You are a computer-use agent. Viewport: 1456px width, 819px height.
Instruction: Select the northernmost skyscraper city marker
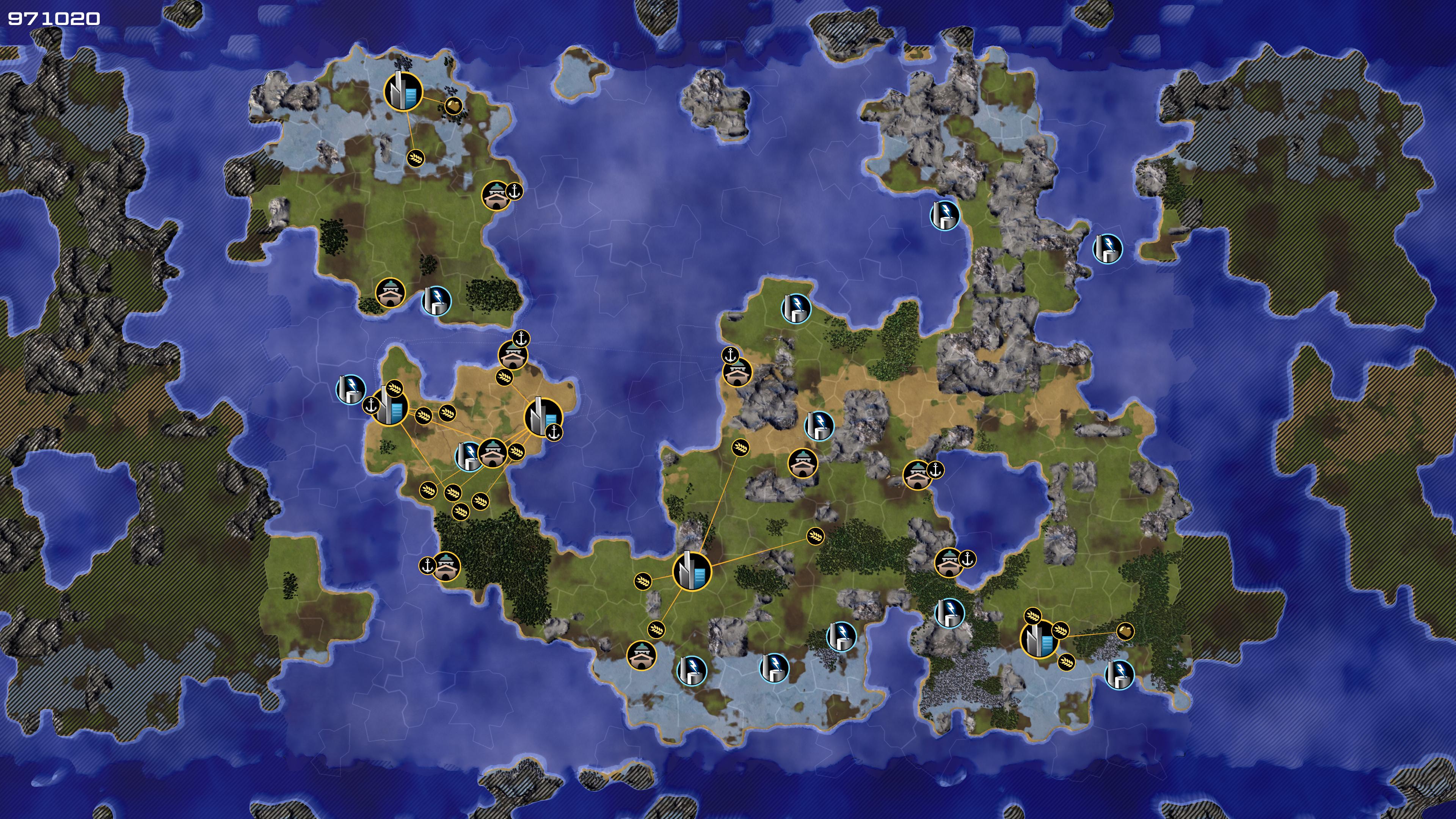pos(402,91)
